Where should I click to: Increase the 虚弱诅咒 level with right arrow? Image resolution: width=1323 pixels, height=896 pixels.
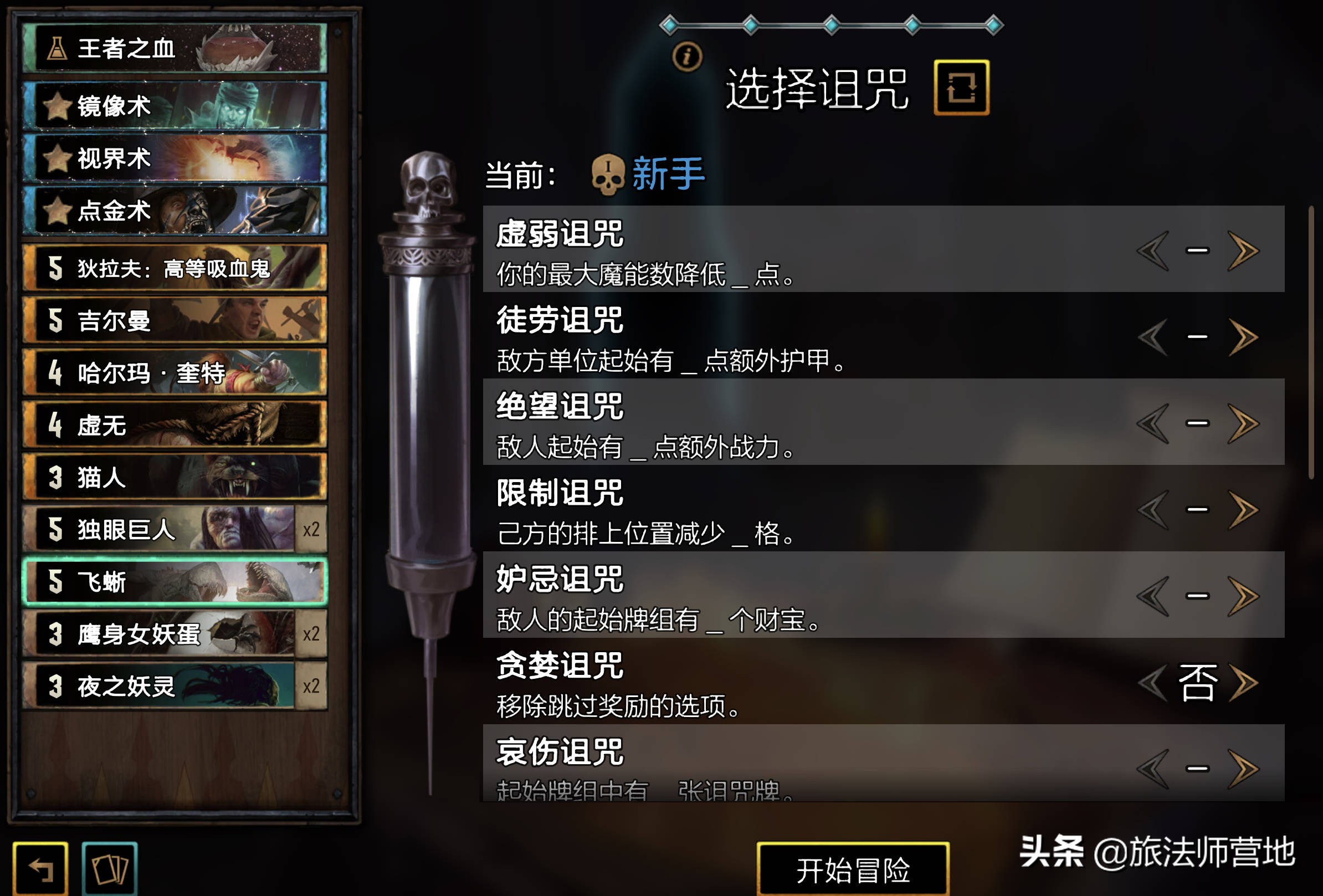point(1245,250)
